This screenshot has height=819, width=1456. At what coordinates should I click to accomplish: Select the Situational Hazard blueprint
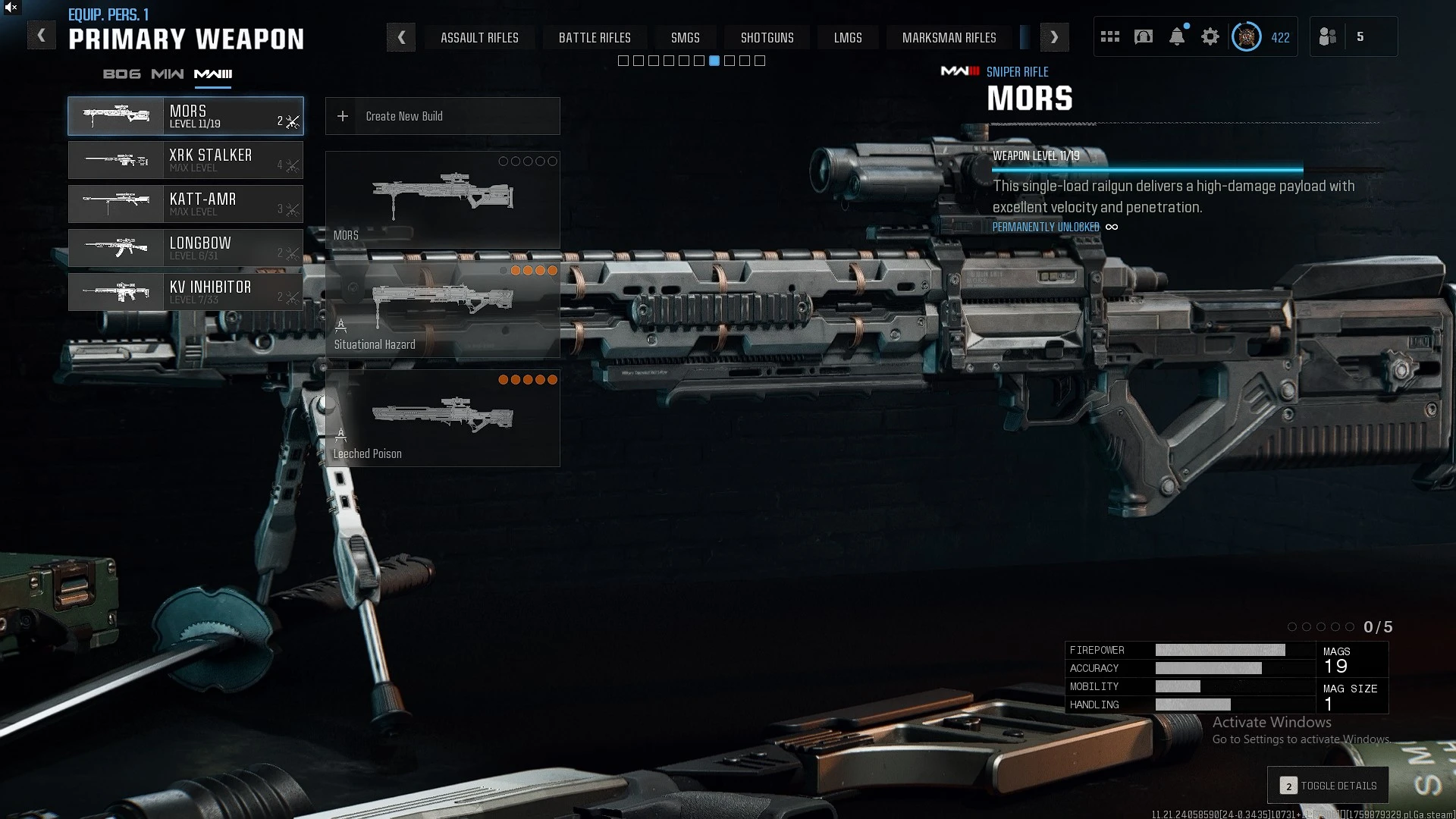[442, 309]
